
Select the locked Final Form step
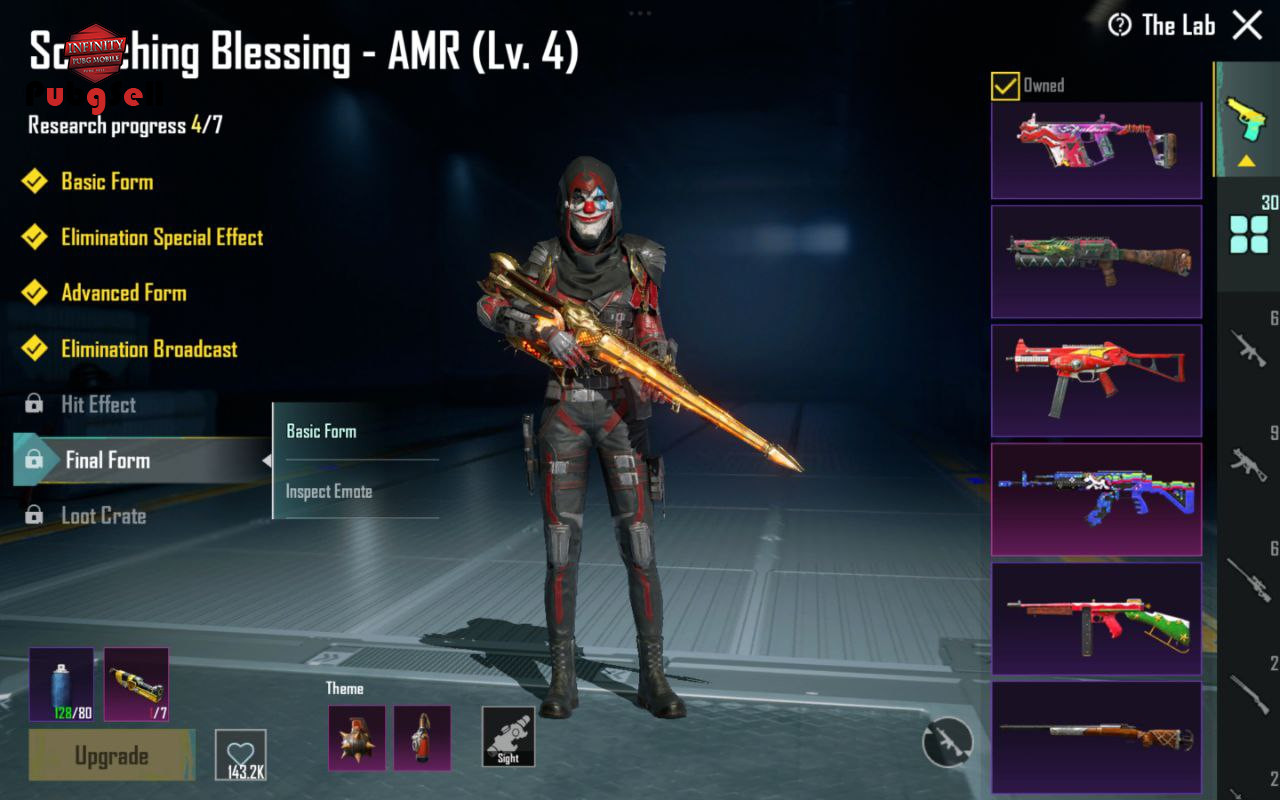(107, 461)
